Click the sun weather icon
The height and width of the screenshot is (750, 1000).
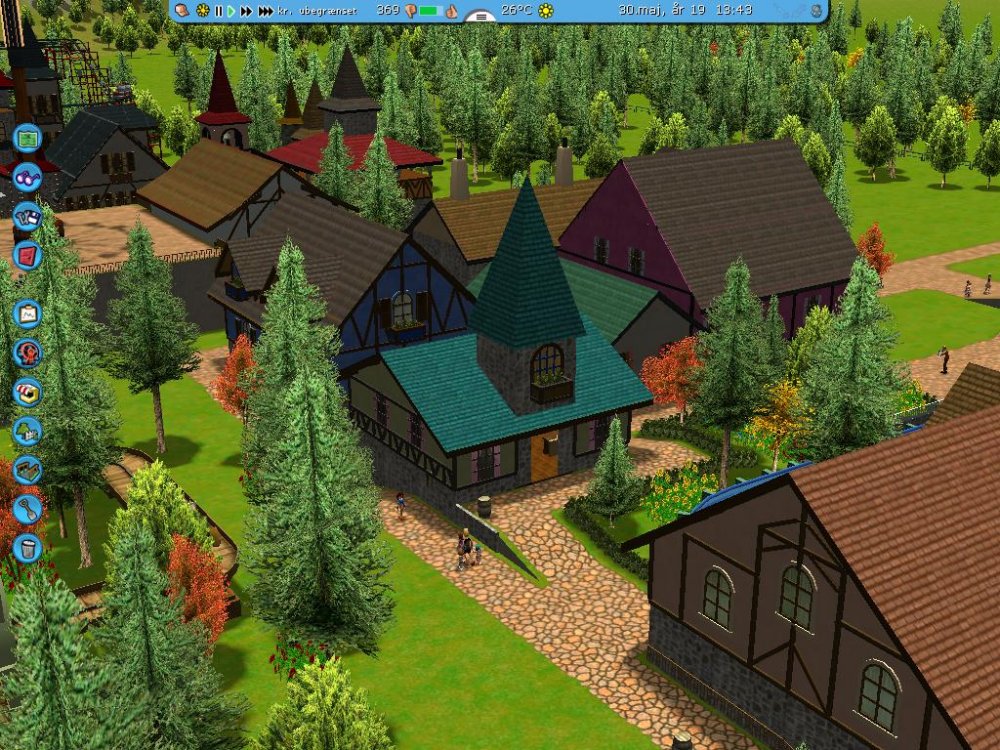point(546,10)
